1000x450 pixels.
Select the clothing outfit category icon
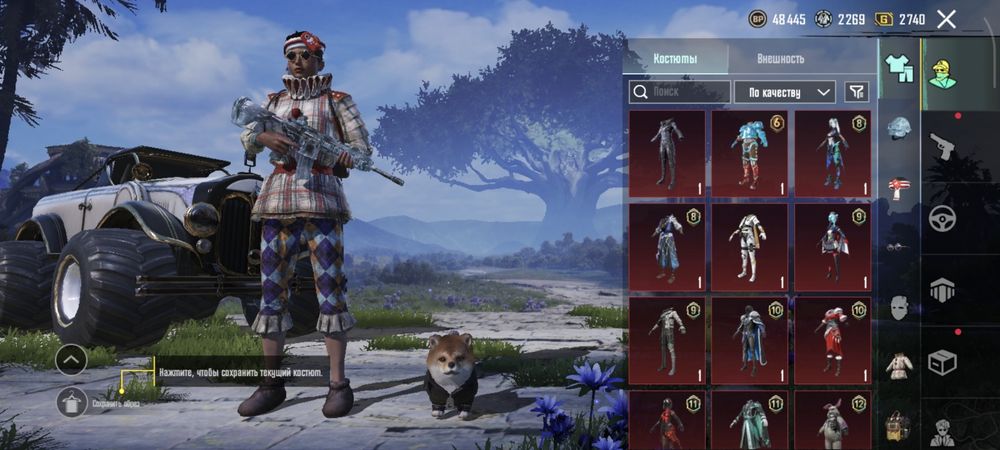click(x=900, y=68)
